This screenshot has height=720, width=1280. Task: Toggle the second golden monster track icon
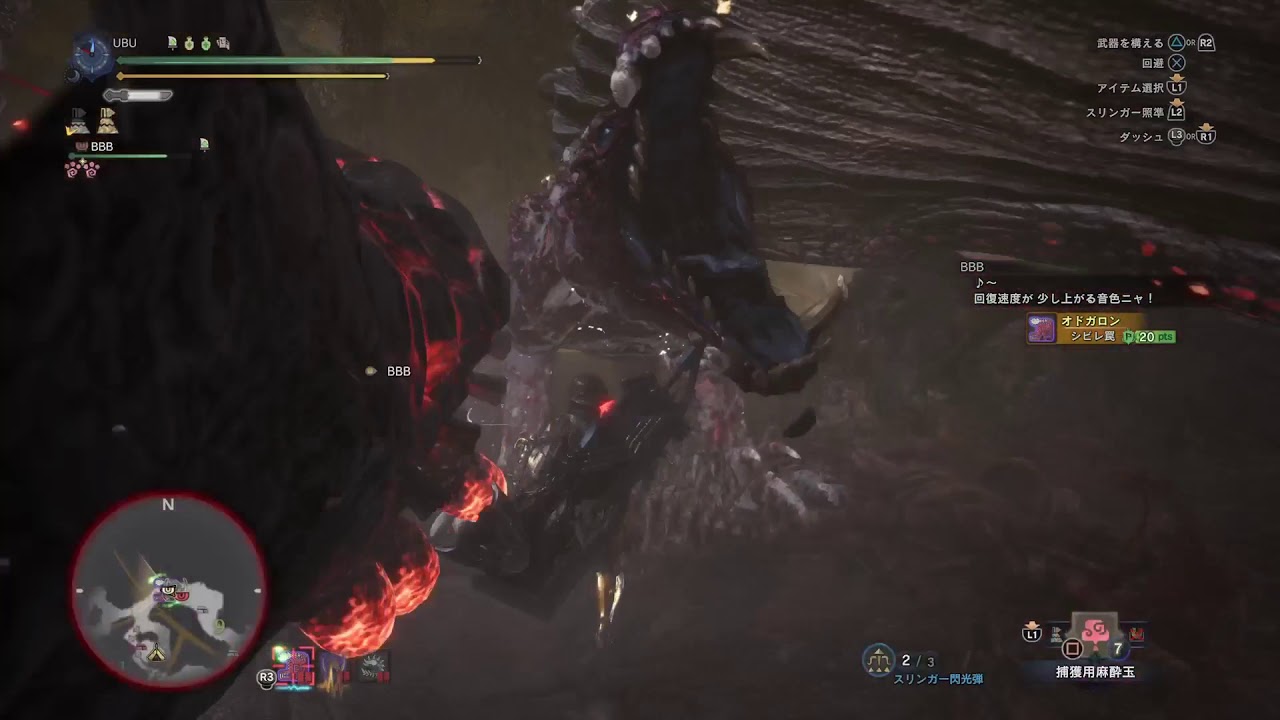tap(107, 122)
